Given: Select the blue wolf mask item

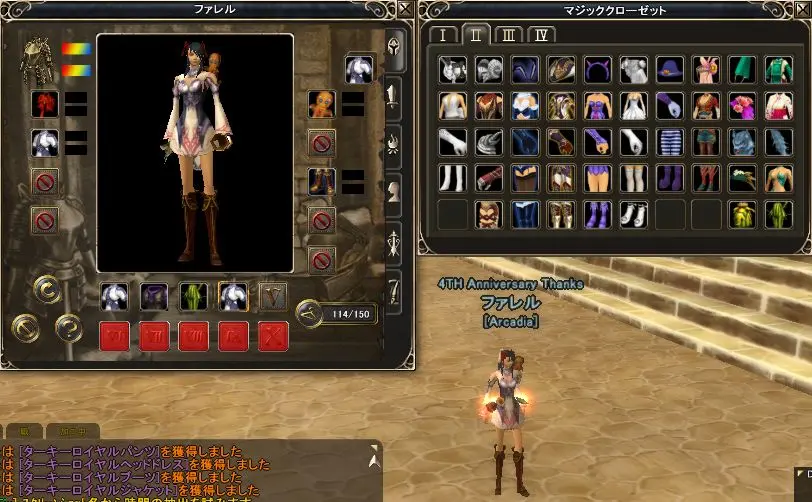Looking at the screenshot, I should click(741, 141).
